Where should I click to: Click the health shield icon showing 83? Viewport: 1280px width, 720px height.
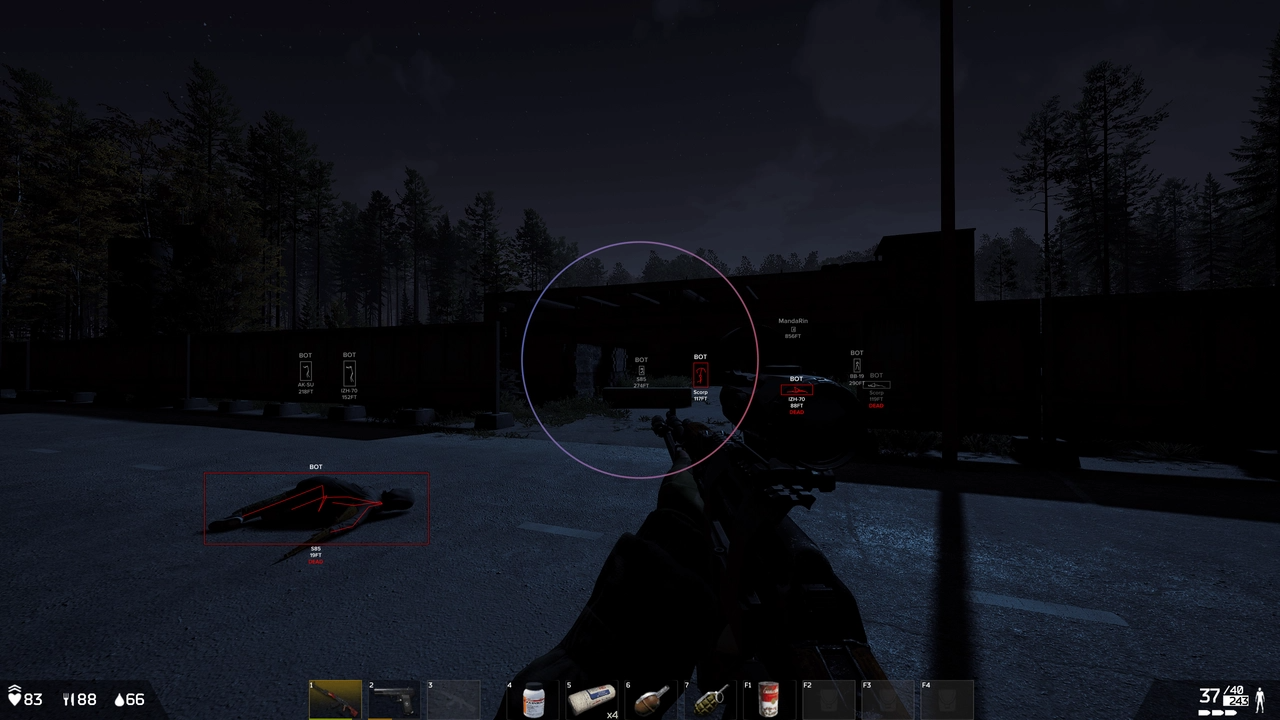click(18, 700)
